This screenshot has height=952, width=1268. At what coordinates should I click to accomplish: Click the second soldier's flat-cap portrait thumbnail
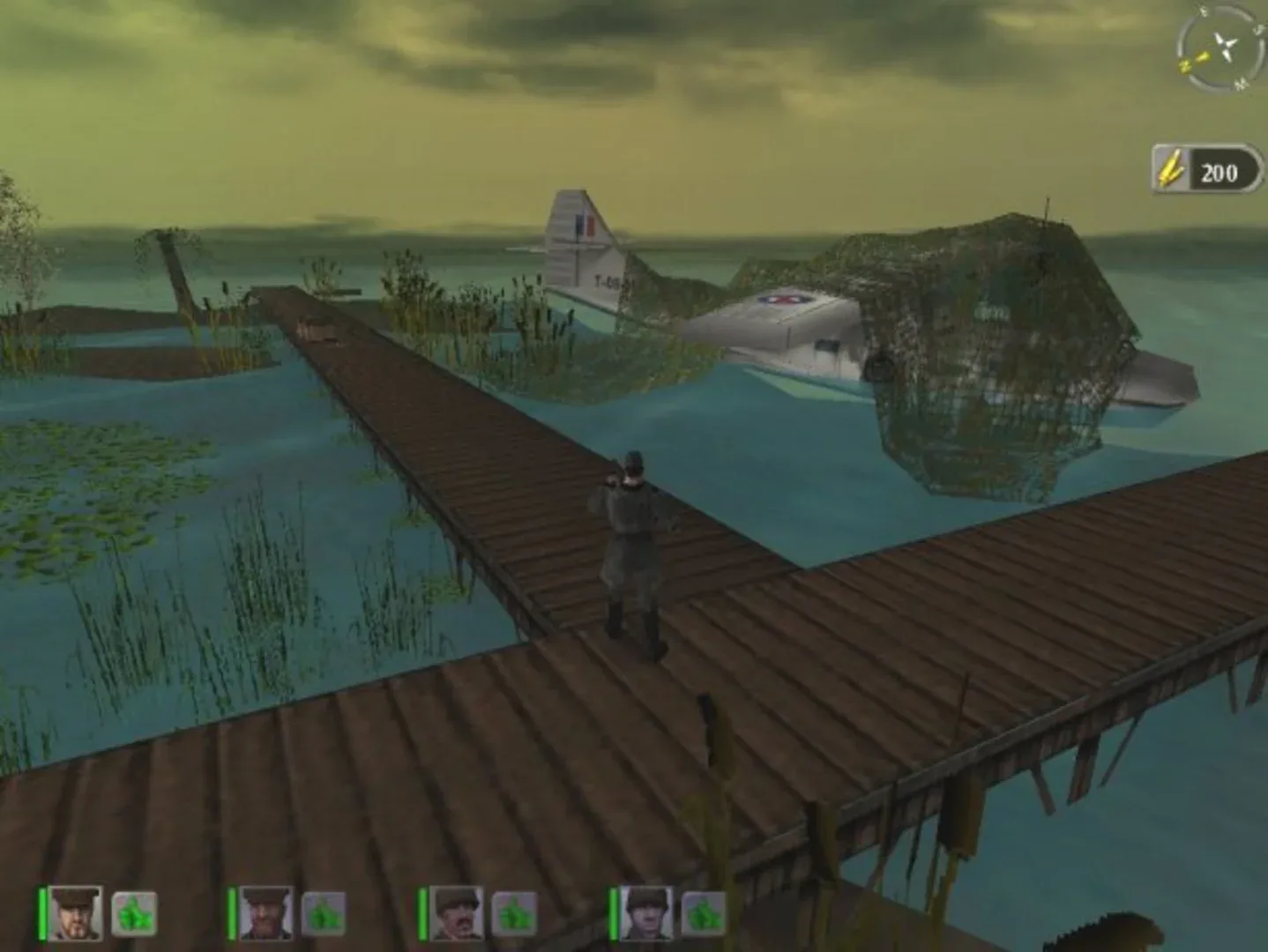pos(265,913)
